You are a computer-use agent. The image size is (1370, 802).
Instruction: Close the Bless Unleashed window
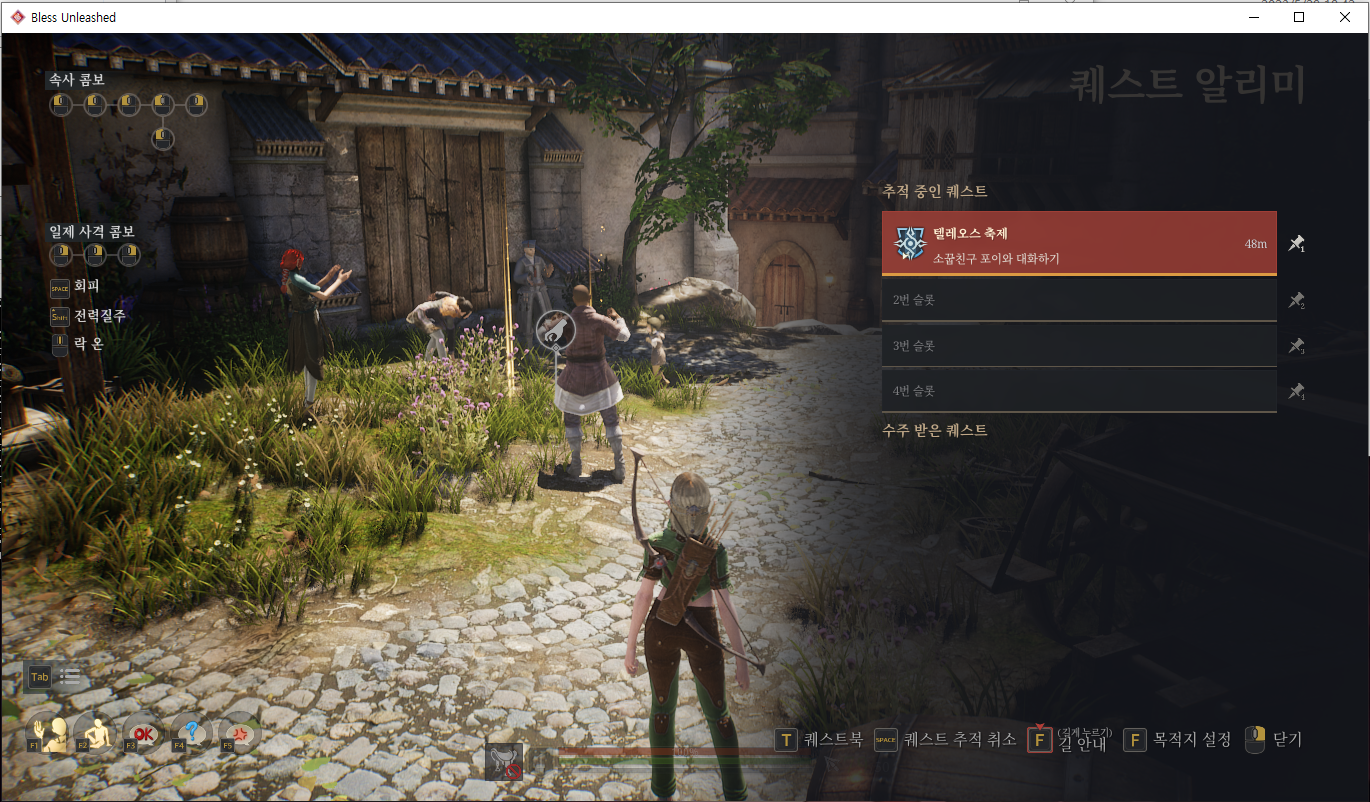(x=1345, y=17)
